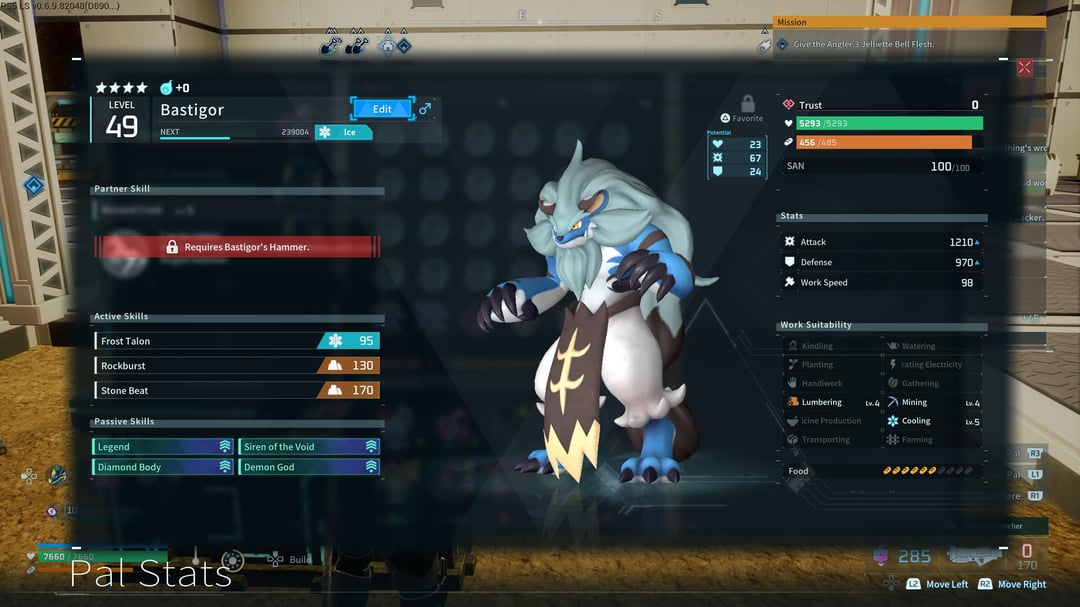Click the Attack stat row
1080x607 pixels.
[x=882, y=242]
